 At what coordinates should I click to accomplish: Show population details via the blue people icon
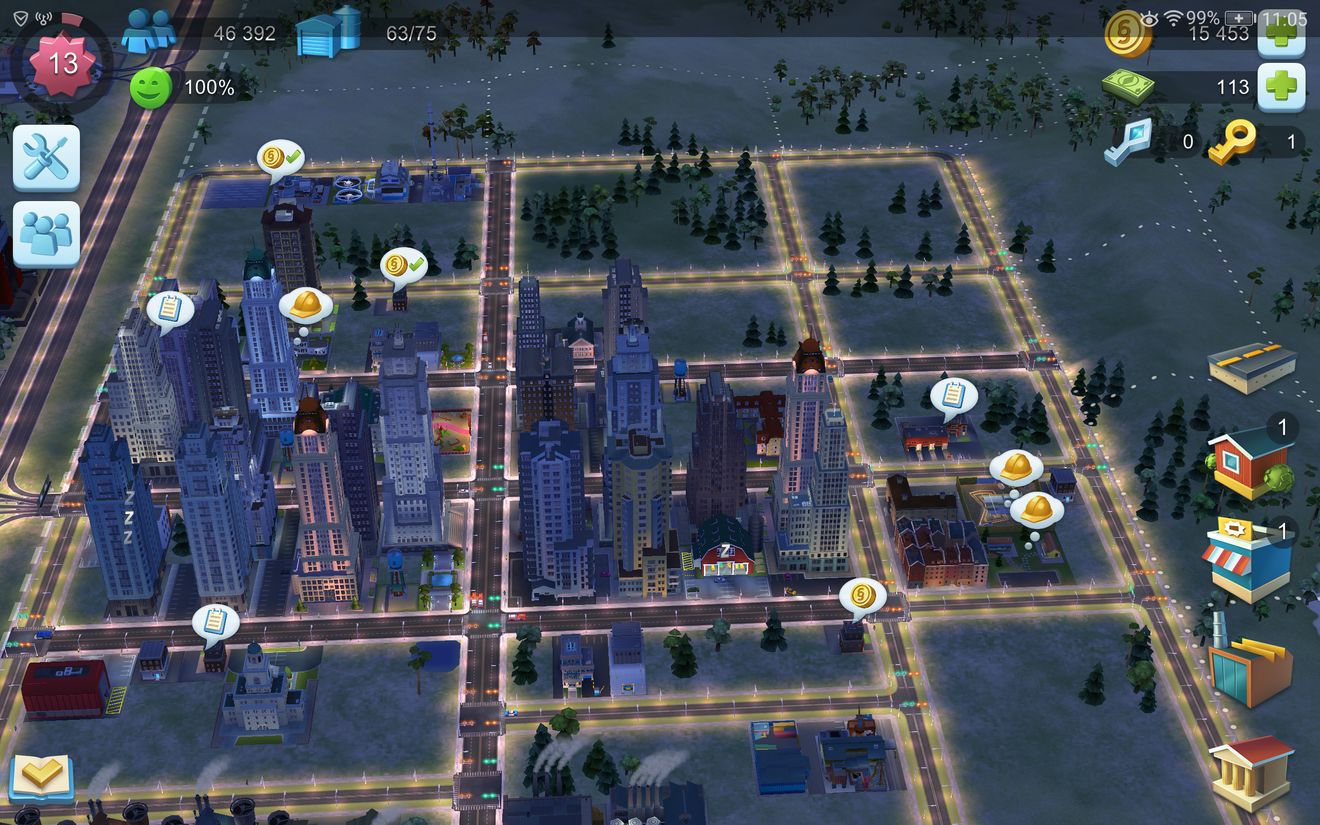(x=148, y=32)
